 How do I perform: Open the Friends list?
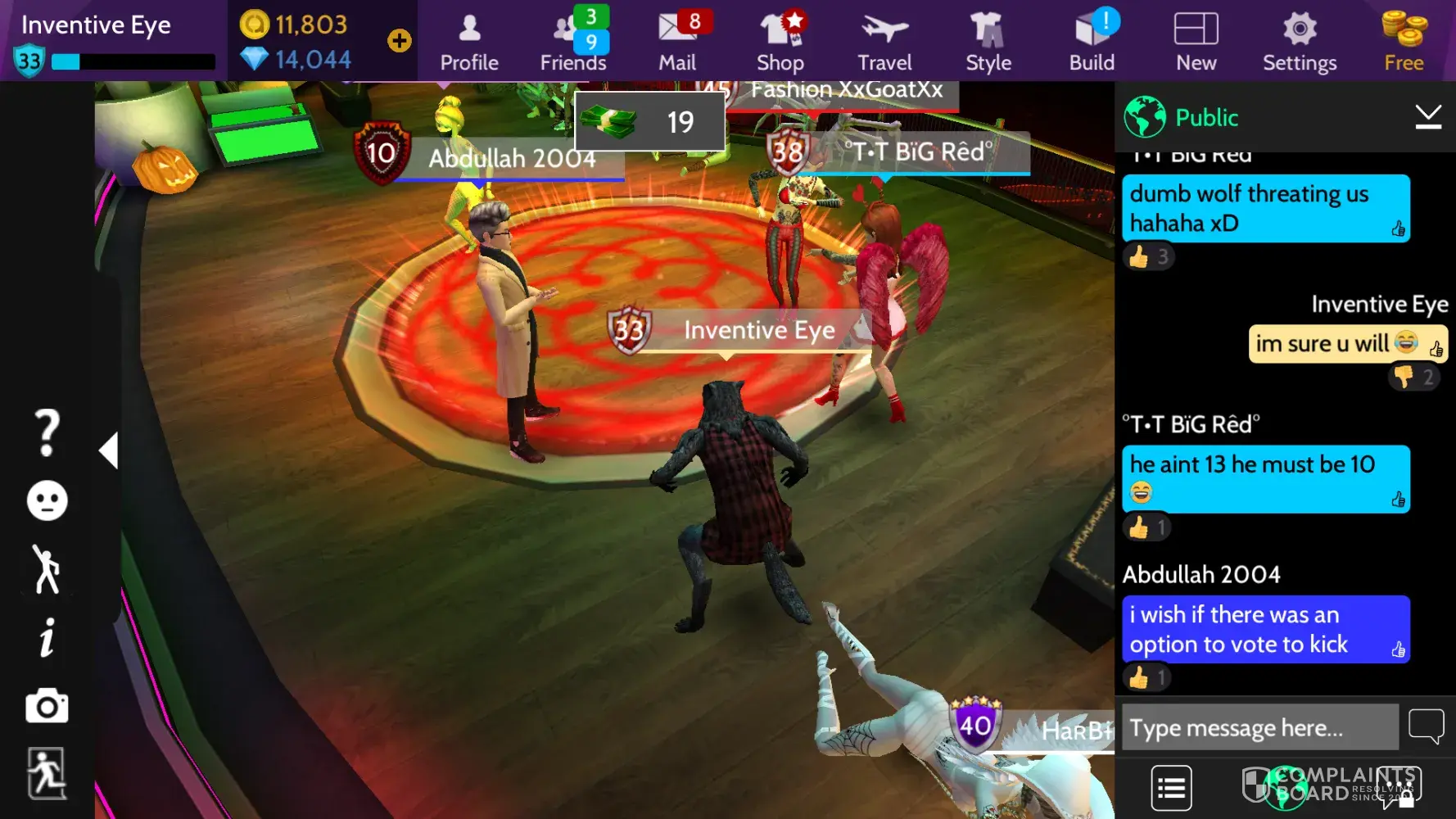tap(573, 41)
